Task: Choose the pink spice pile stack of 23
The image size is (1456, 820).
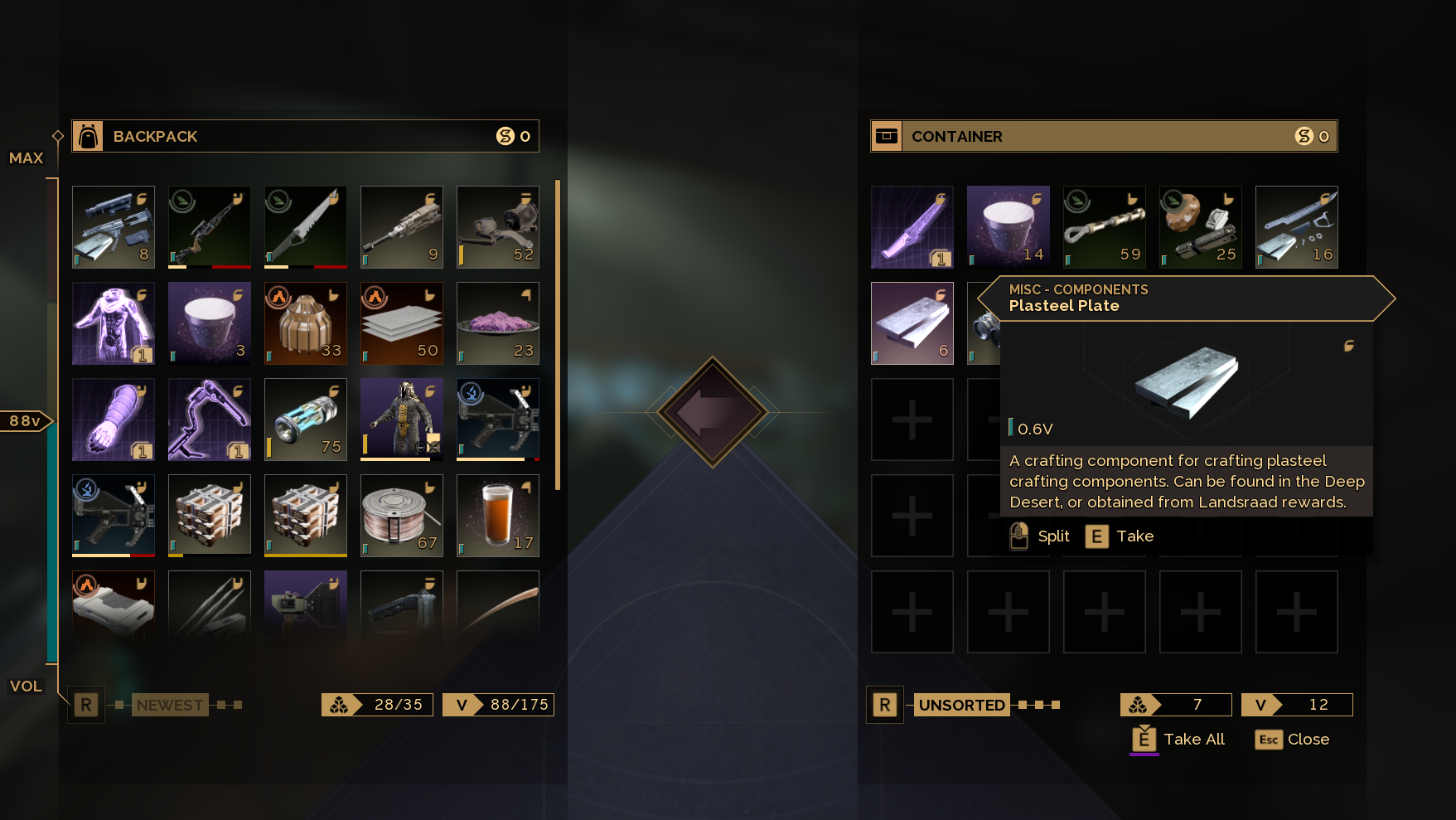Action: click(497, 323)
